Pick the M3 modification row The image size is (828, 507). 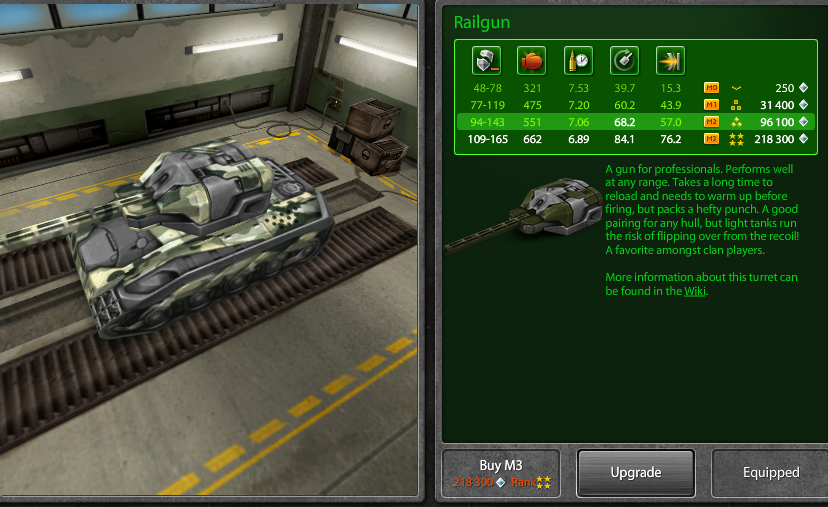point(635,139)
